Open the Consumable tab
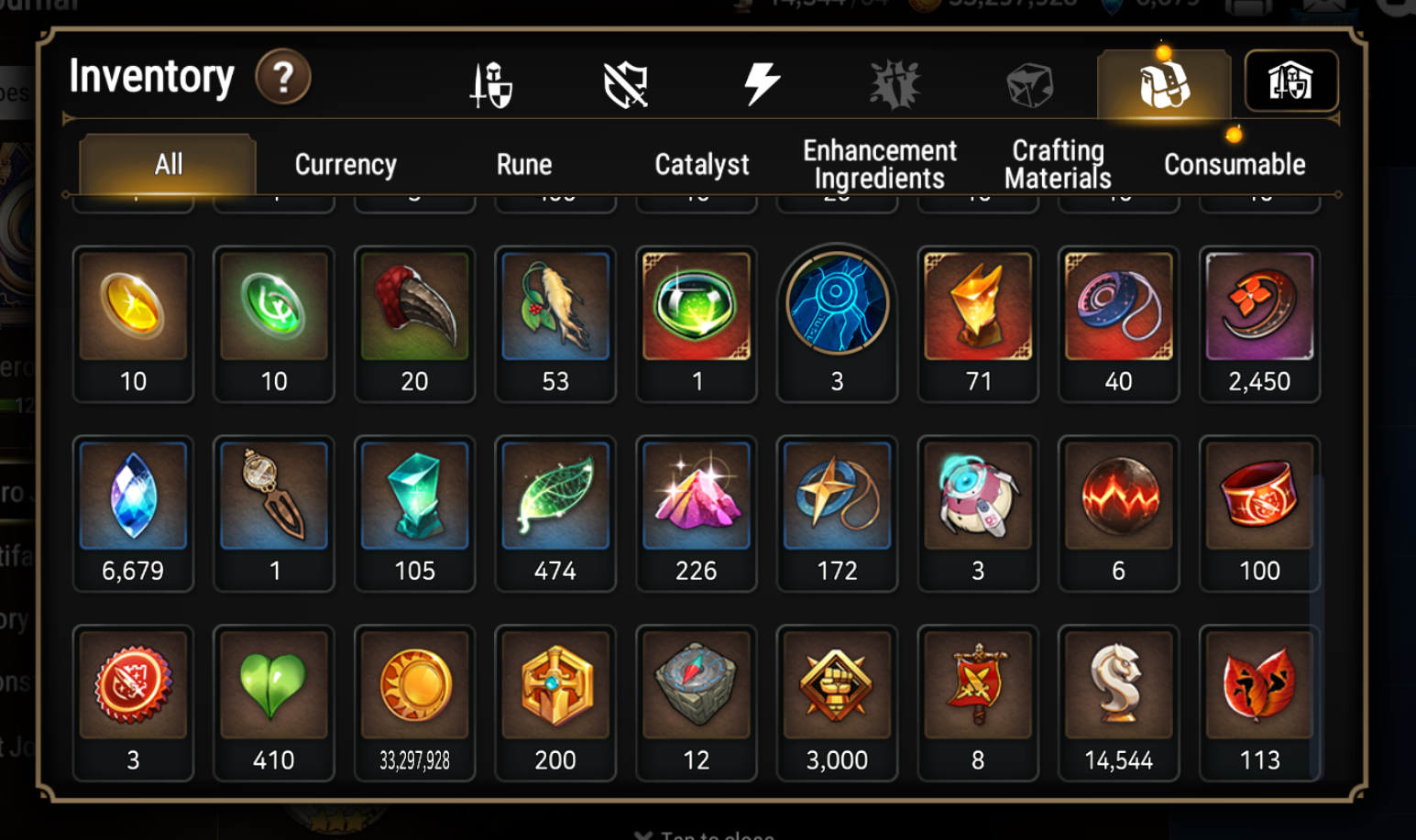1416x840 pixels. click(x=1235, y=164)
